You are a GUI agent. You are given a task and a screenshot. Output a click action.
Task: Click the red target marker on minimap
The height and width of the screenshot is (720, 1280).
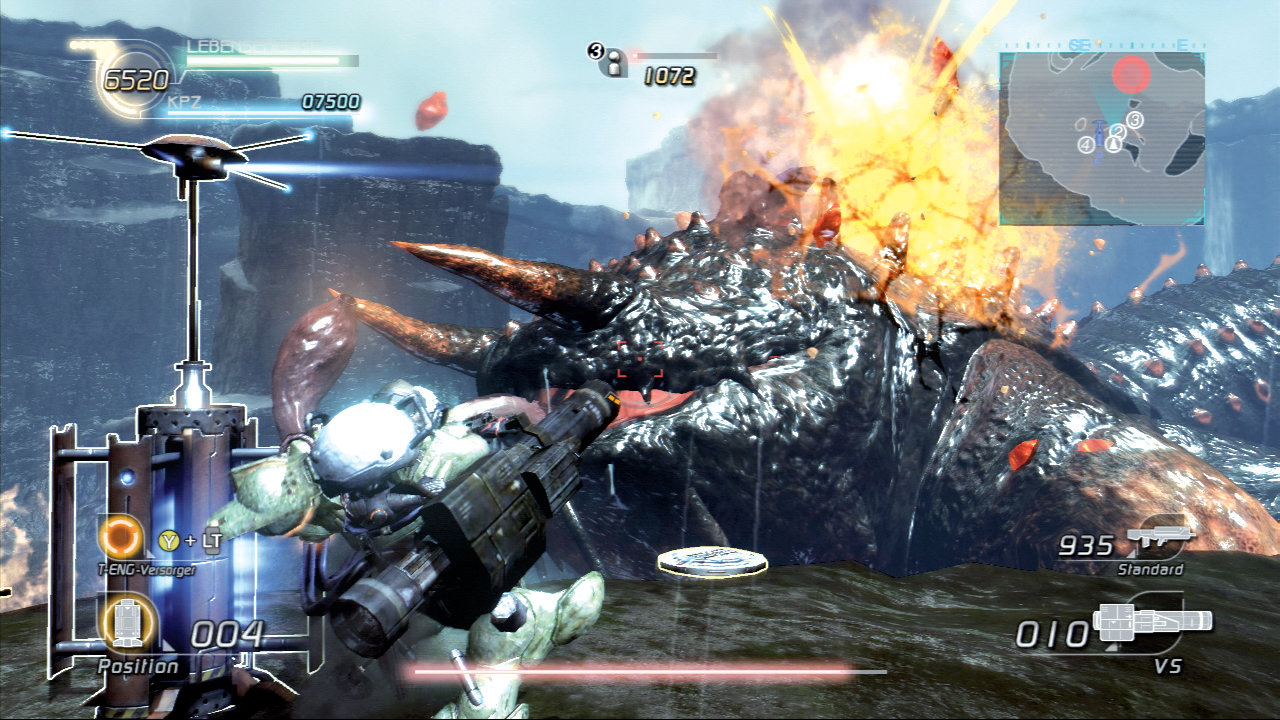coord(1131,73)
